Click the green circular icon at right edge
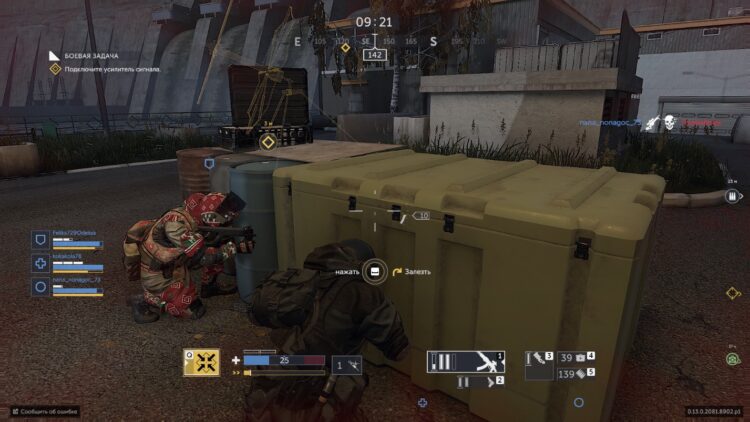Screen dimensions: 750x422 [x=733, y=358]
